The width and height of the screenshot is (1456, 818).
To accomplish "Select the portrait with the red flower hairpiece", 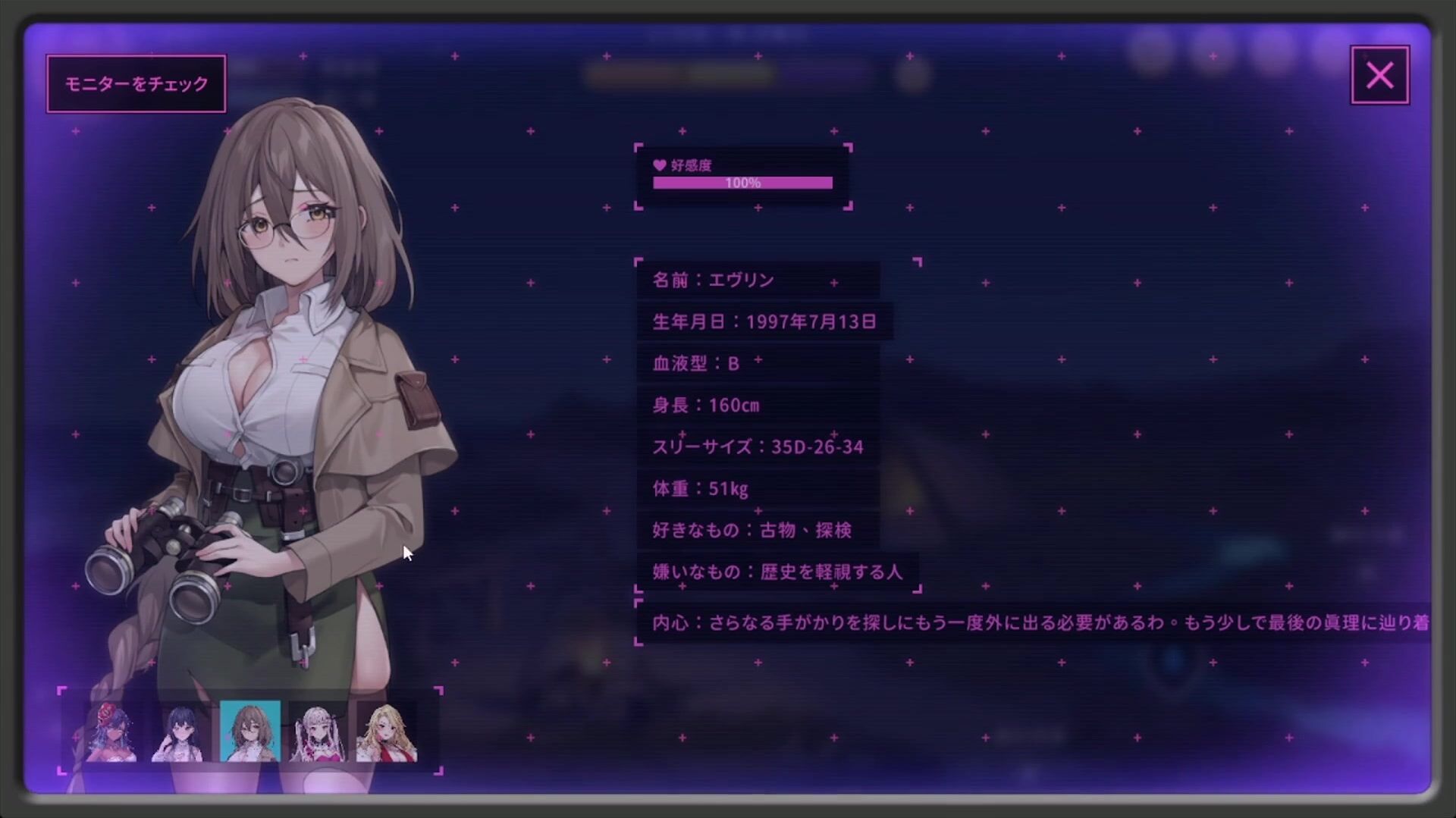I will pyautogui.click(x=112, y=732).
